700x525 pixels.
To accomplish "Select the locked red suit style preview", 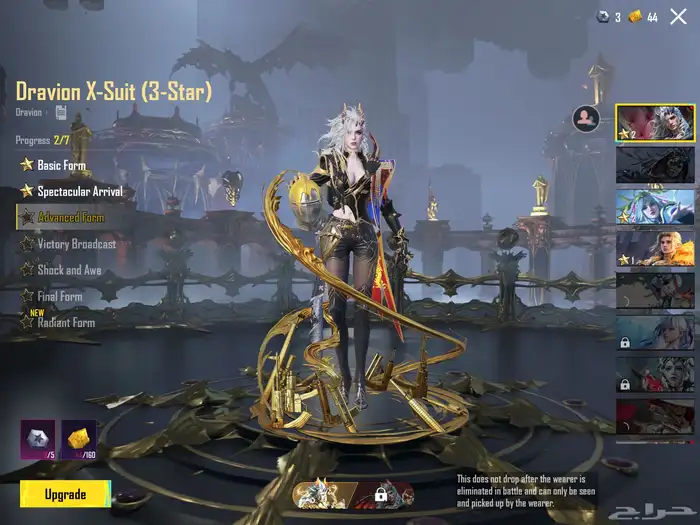I will click(x=382, y=494).
